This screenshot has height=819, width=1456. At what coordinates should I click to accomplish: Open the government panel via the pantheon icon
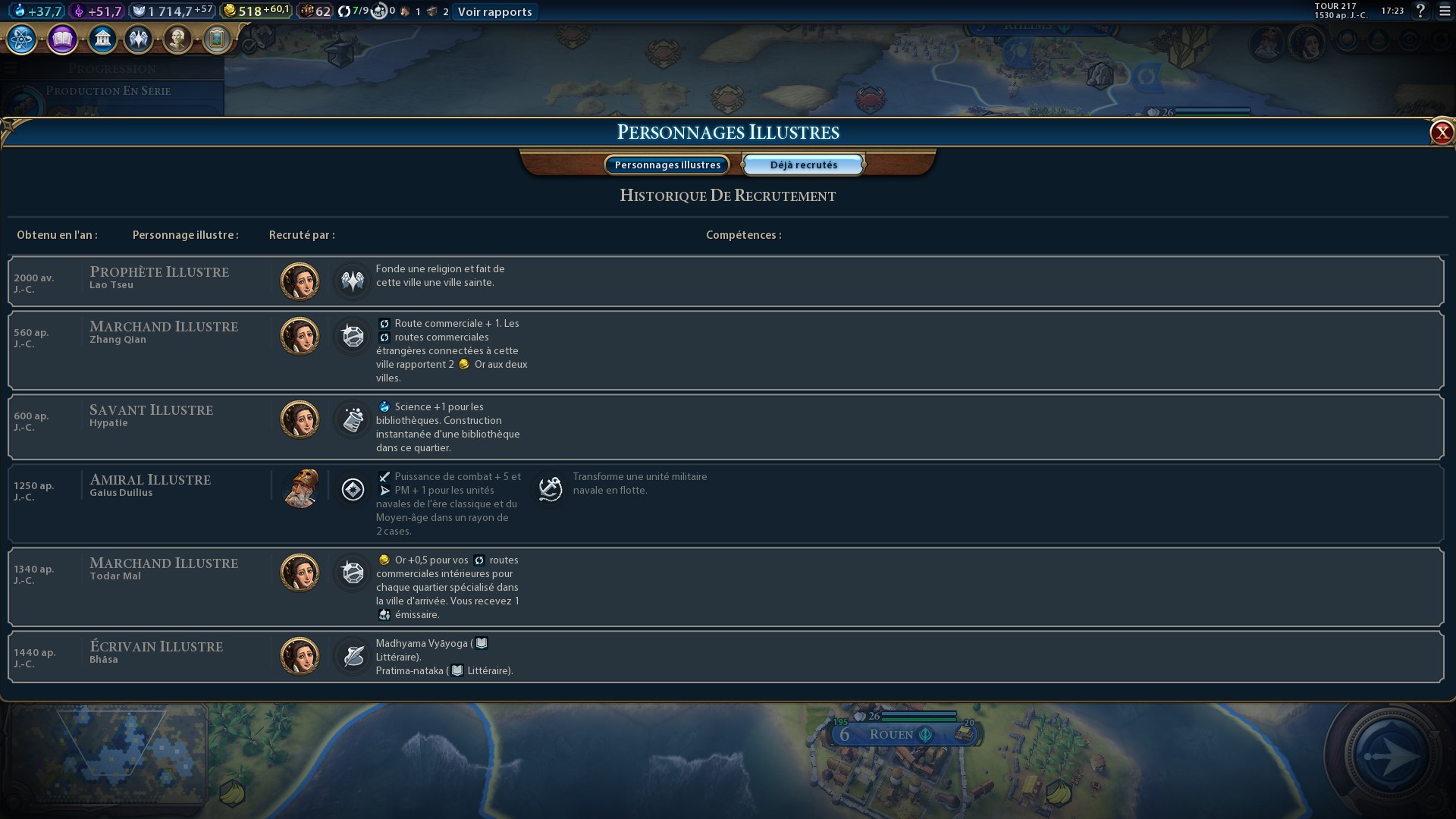coord(102,39)
